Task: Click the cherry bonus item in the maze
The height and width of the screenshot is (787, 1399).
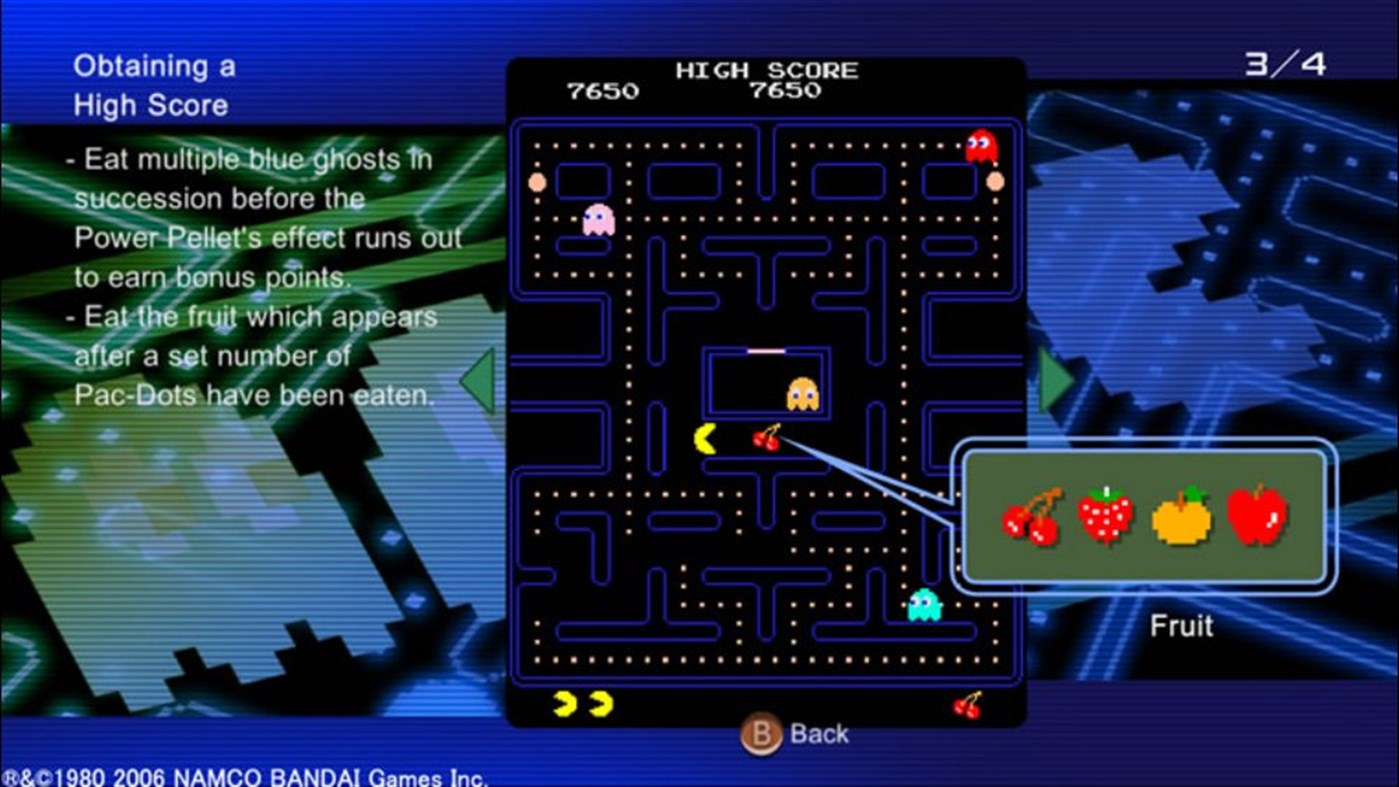Action: coord(768,438)
